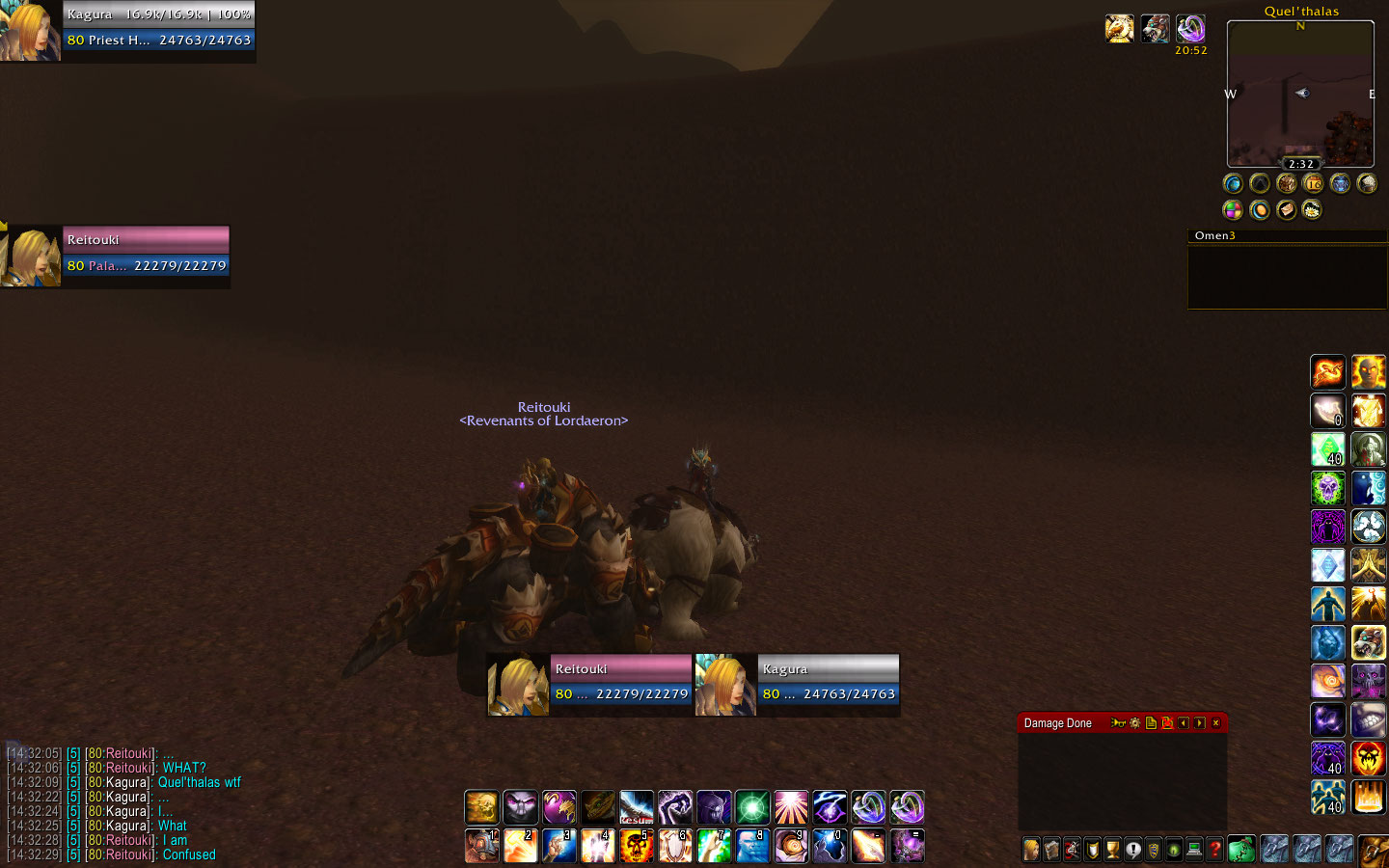The height and width of the screenshot is (868, 1389).
Task: Activate the flaming skull ability on key 5
Action: pyautogui.click(x=636, y=846)
